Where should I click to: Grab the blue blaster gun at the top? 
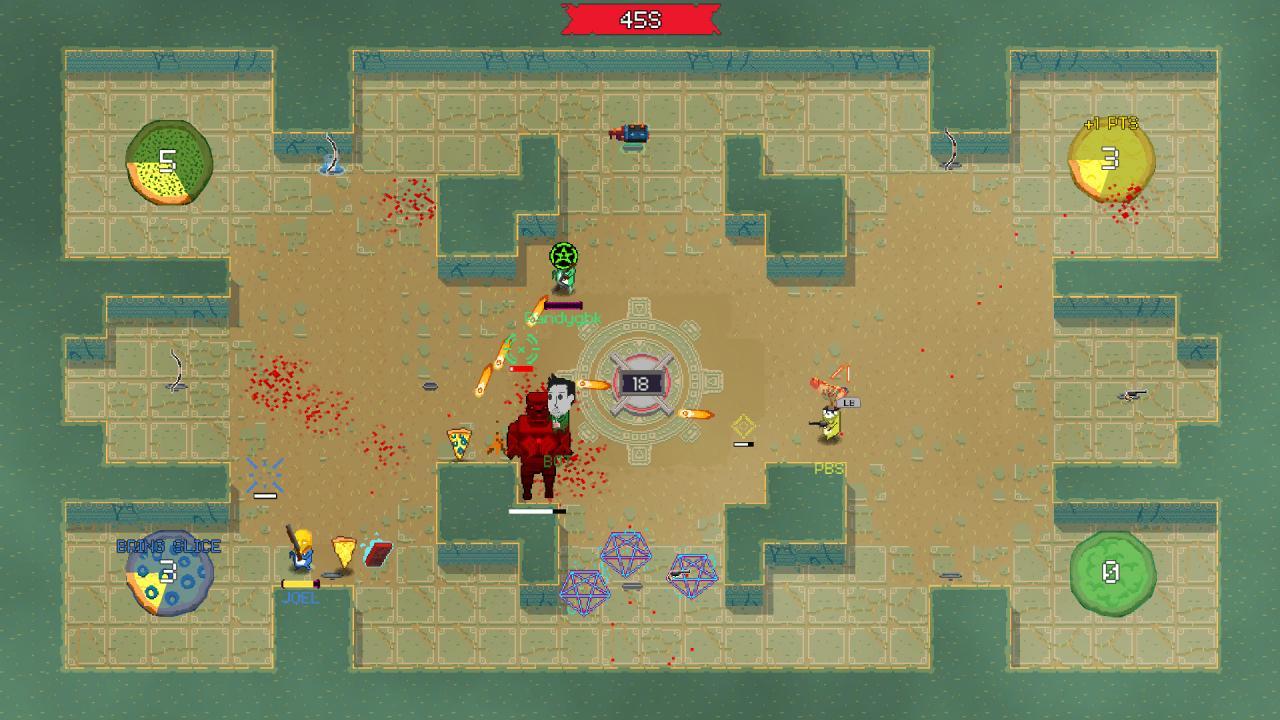630,131
